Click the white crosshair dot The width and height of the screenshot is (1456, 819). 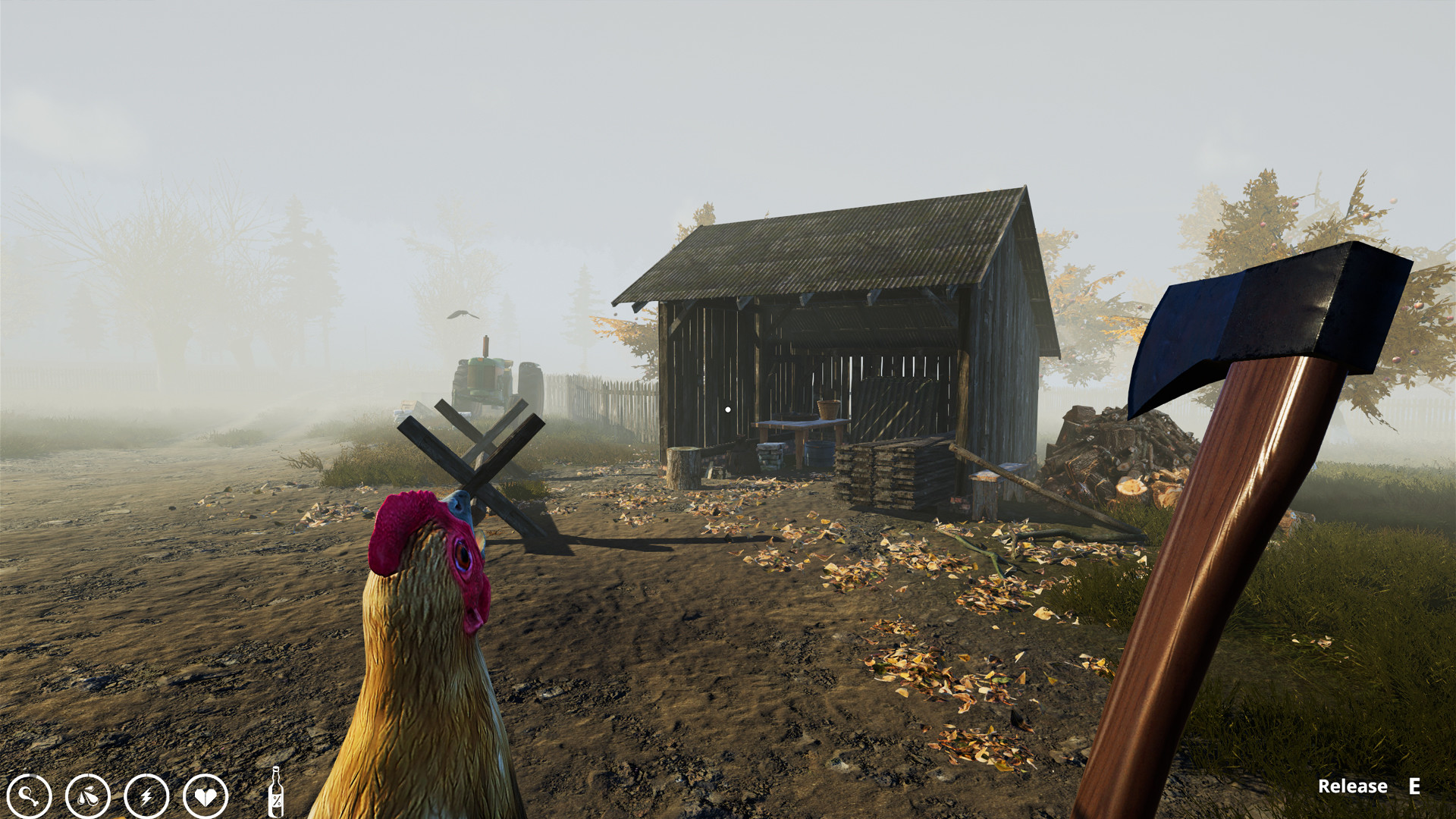728,408
